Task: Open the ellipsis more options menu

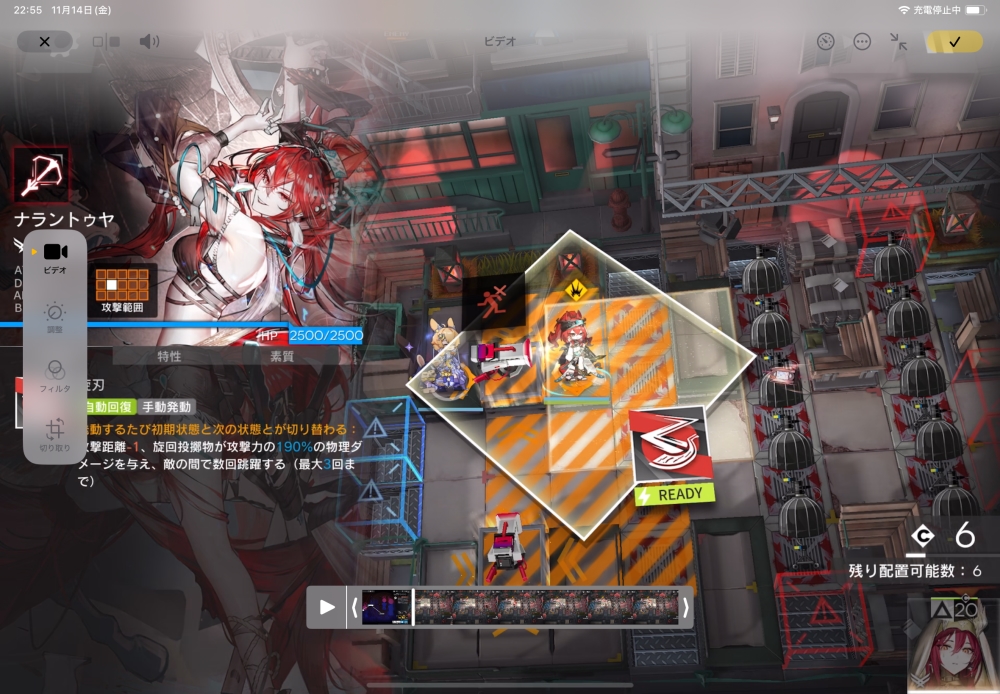Action: (x=862, y=41)
